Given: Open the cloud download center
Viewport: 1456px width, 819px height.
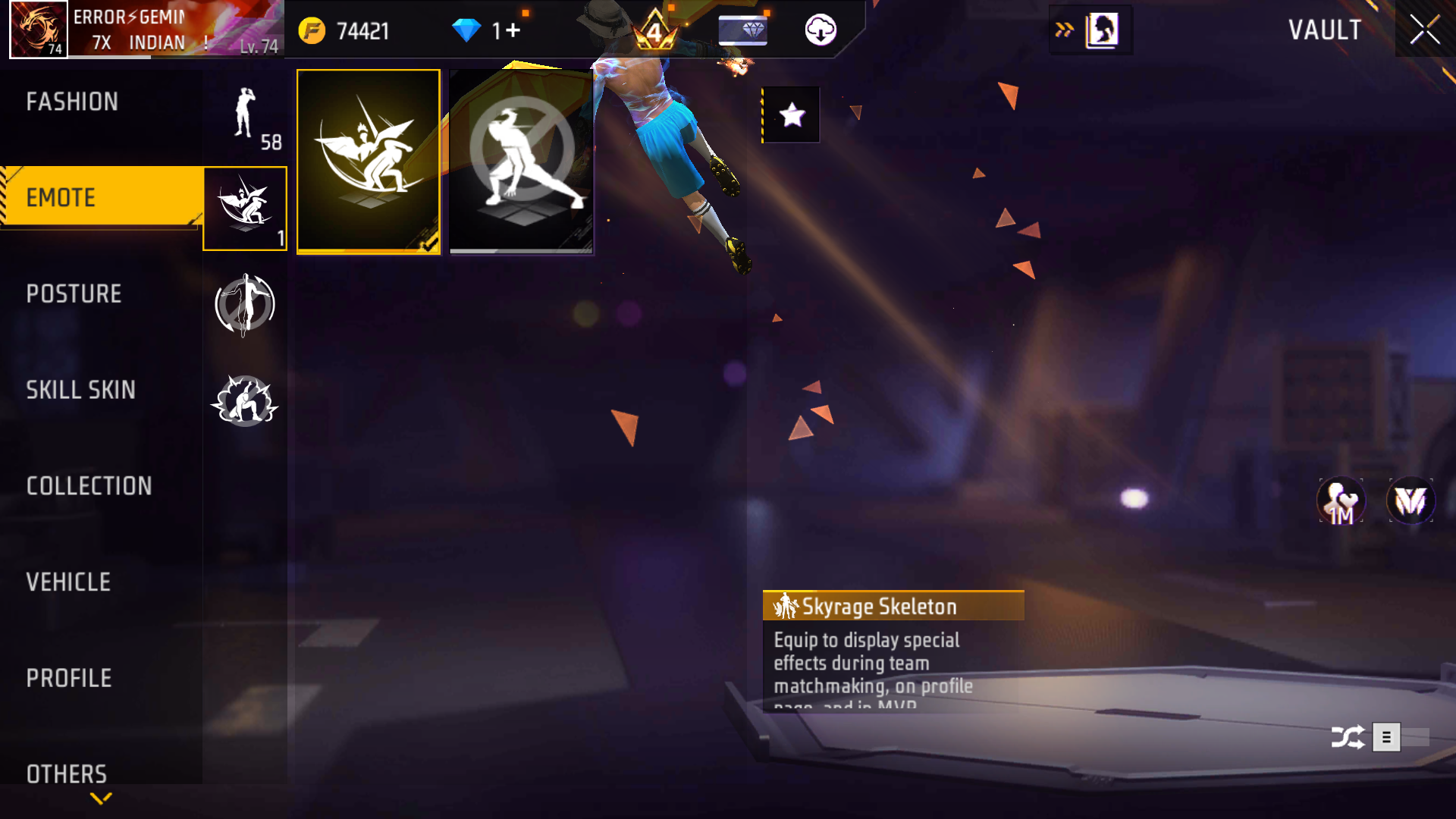Looking at the screenshot, I should [x=821, y=30].
